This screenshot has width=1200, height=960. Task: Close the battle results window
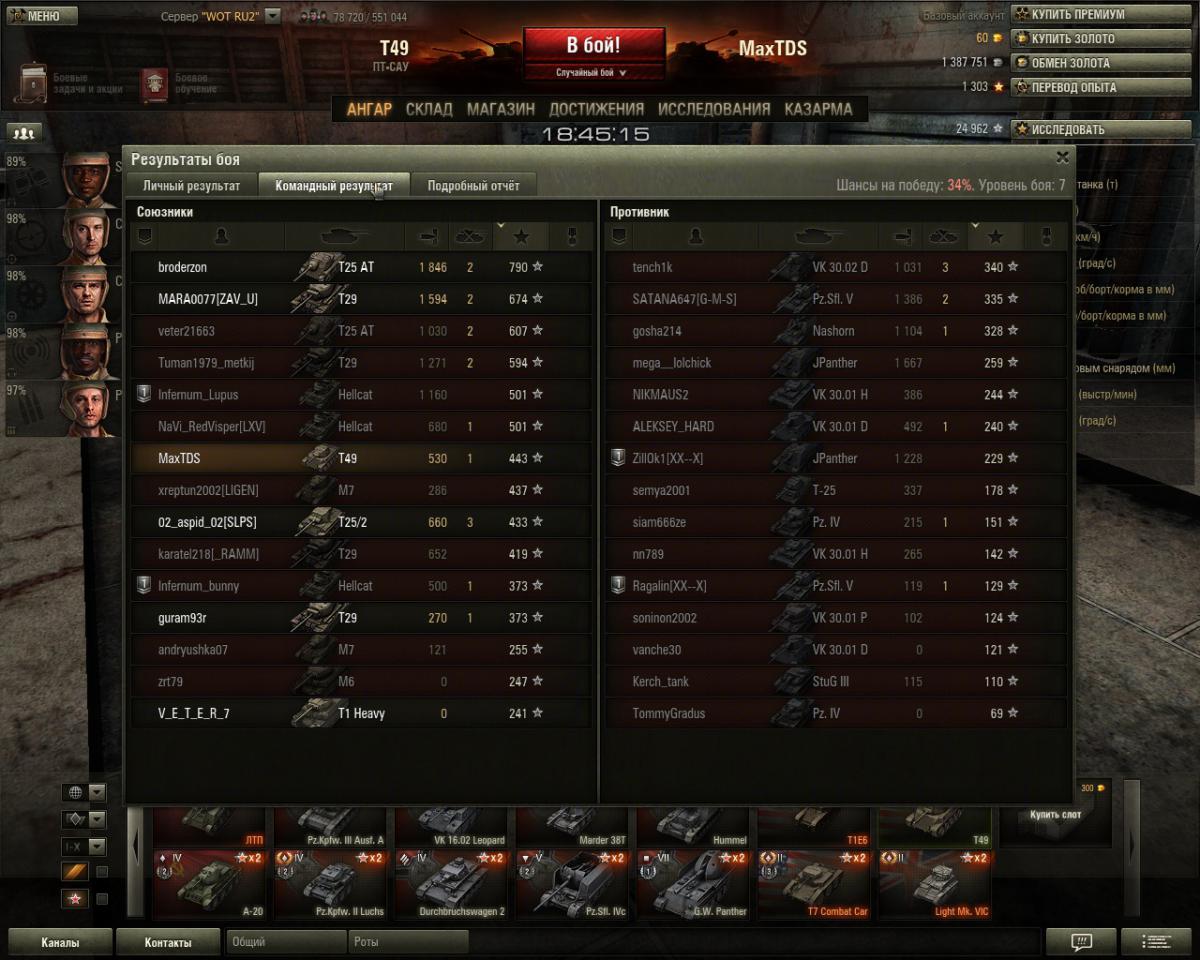(x=1062, y=157)
